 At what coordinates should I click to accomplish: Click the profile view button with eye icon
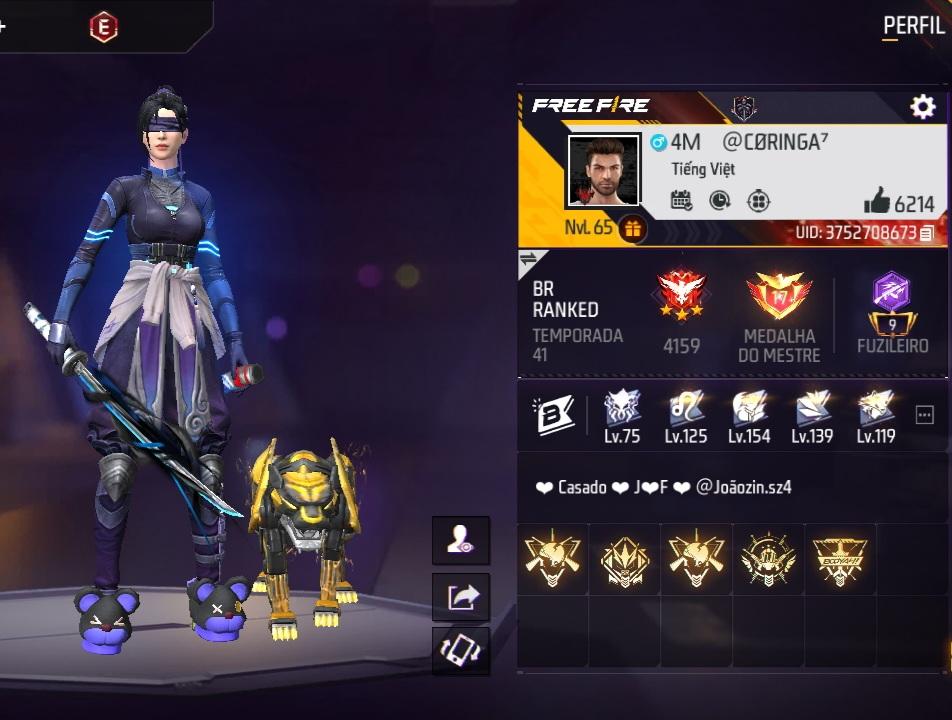(461, 541)
